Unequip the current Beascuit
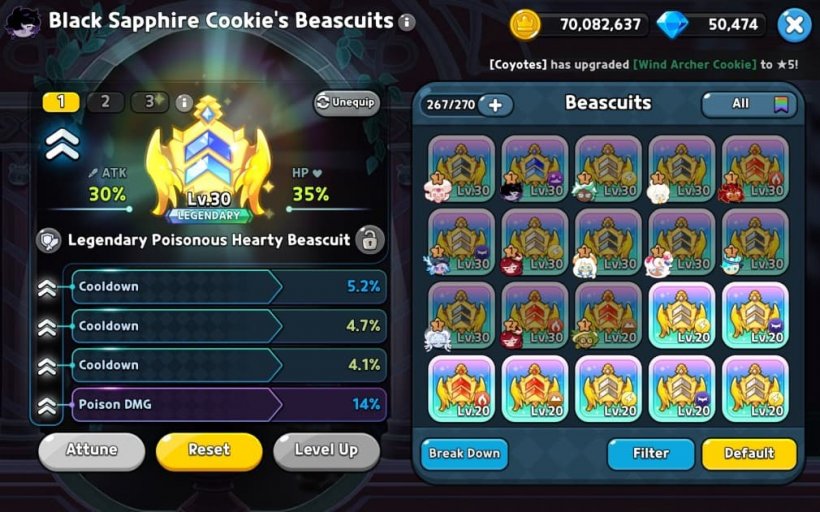Image resolution: width=820 pixels, height=512 pixels. click(346, 102)
